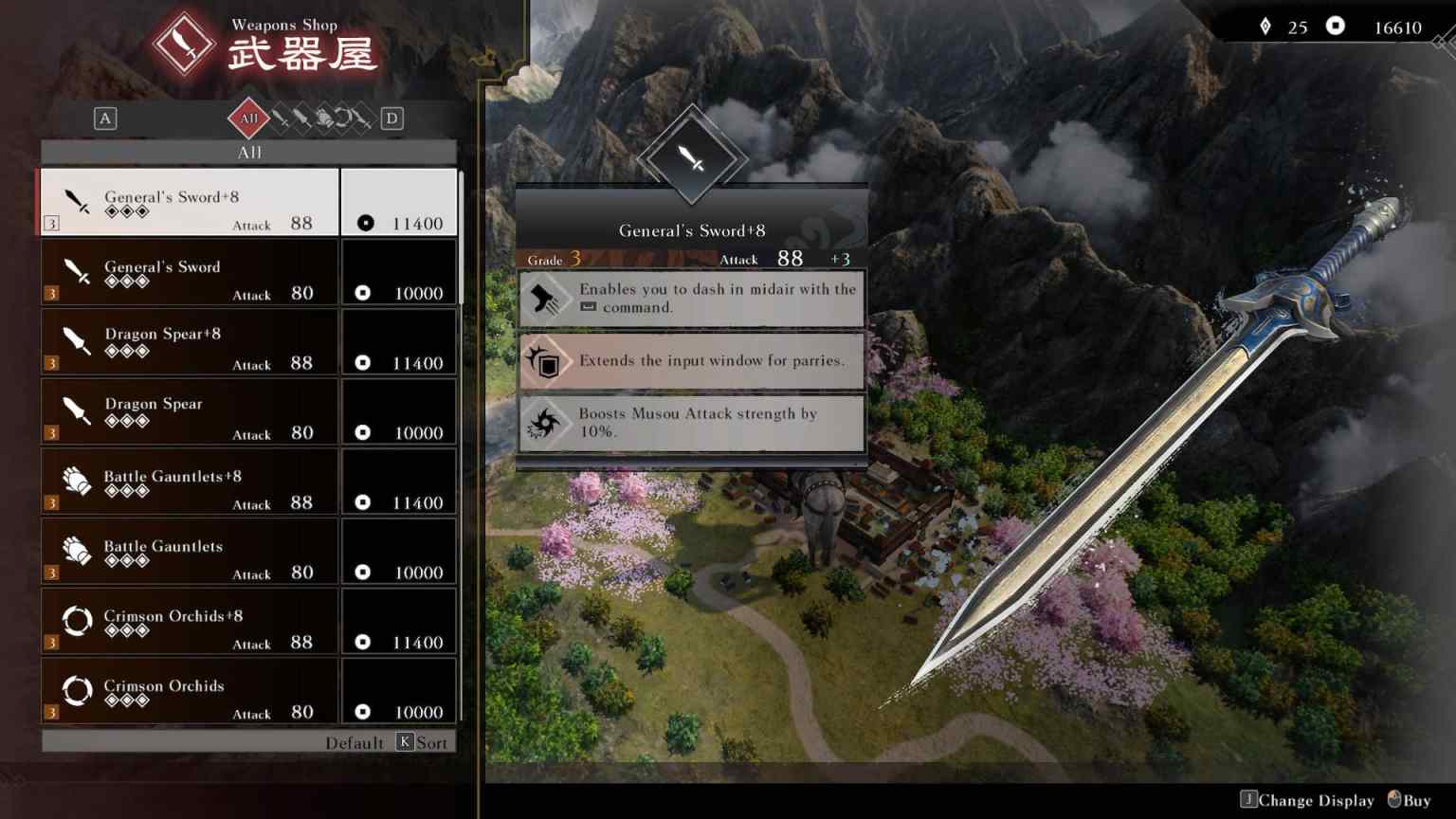Select the spear weapon filter icon
This screenshot has width=1456, height=819.
301,118
